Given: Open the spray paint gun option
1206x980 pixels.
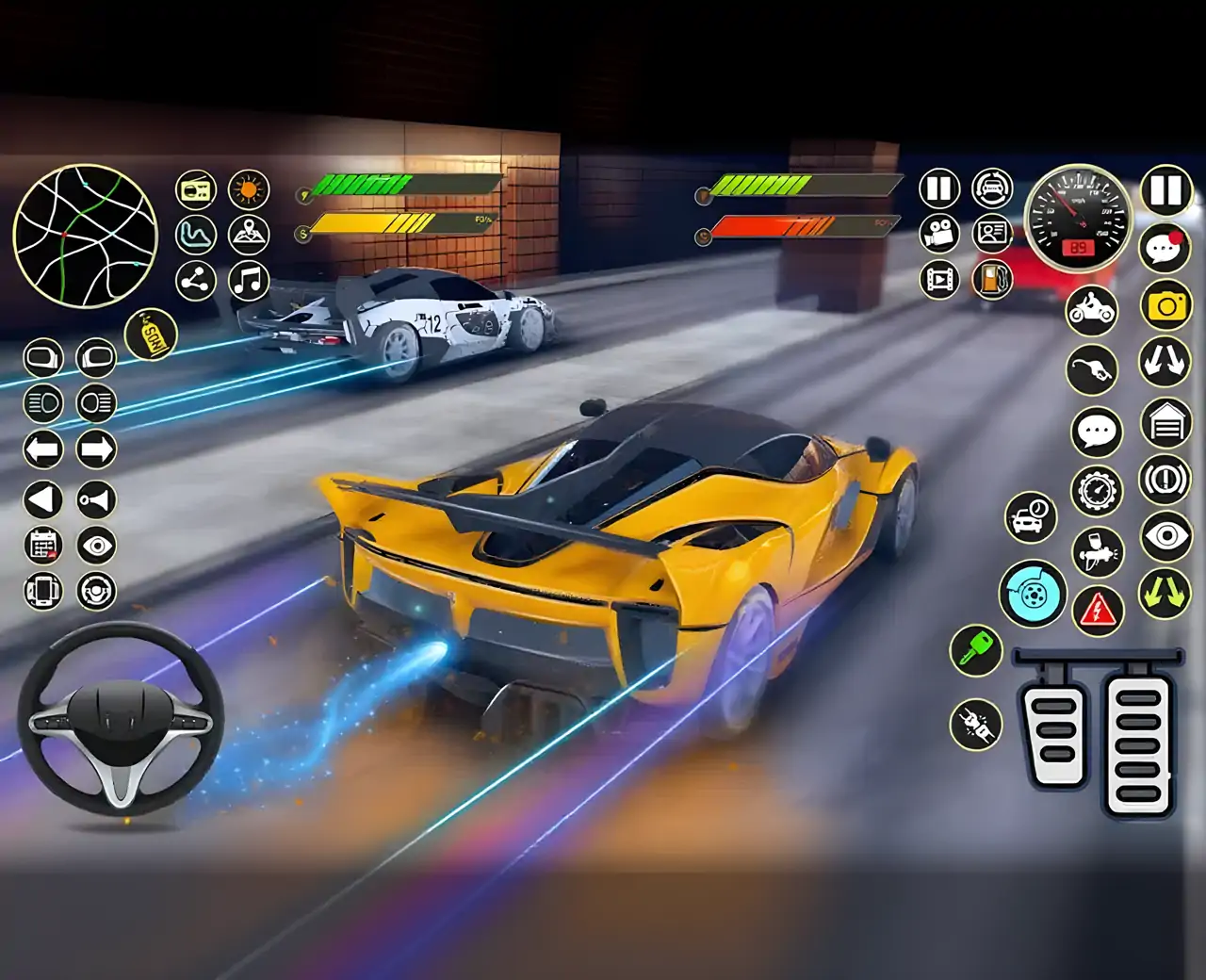Looking at the screenshot, I should click(x=1098, y=551).
